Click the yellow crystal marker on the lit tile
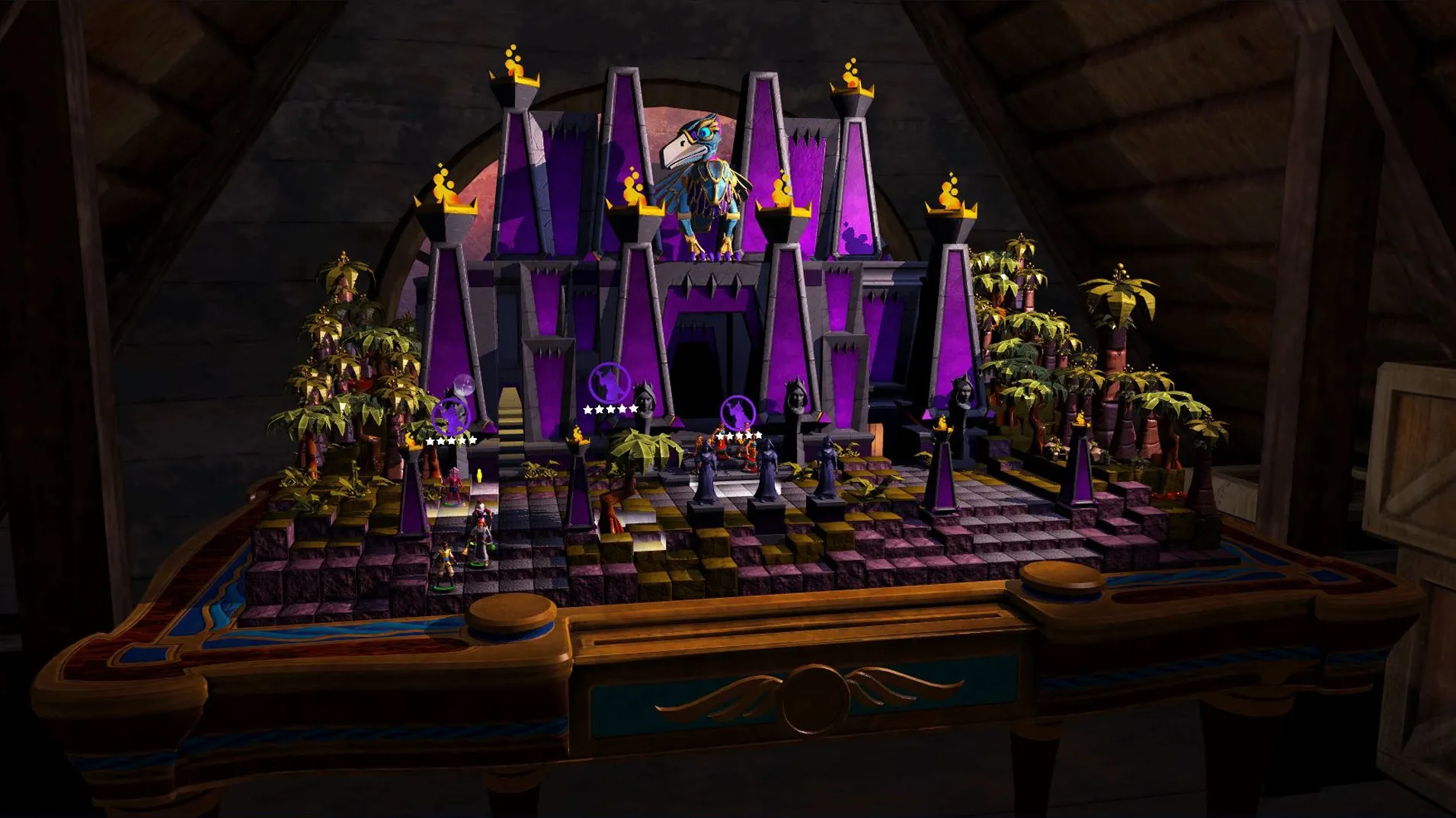The width and height of the screenshot is (1456, 818). point(479,476)
